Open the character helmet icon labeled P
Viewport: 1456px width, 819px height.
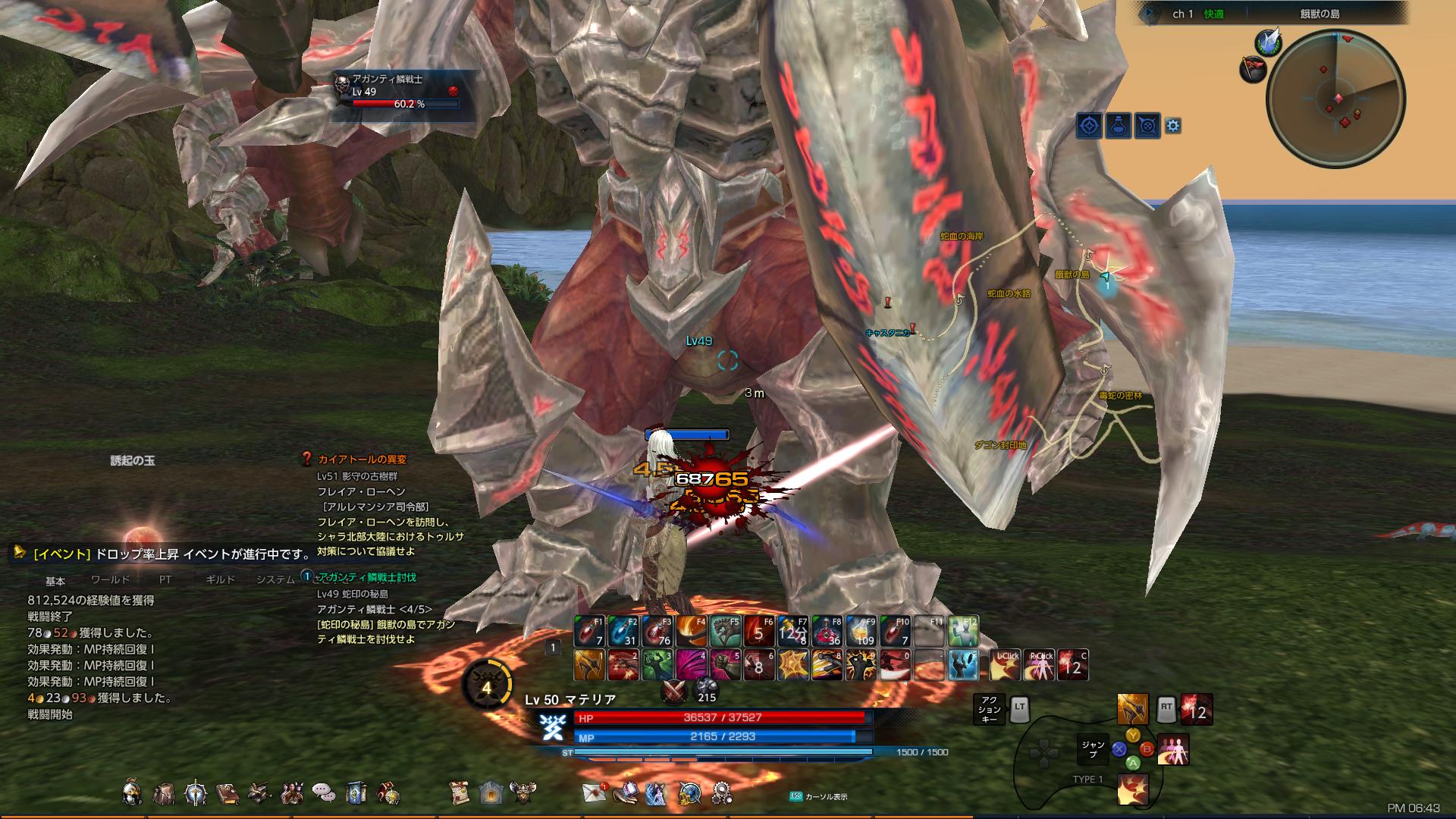point(133,792)
